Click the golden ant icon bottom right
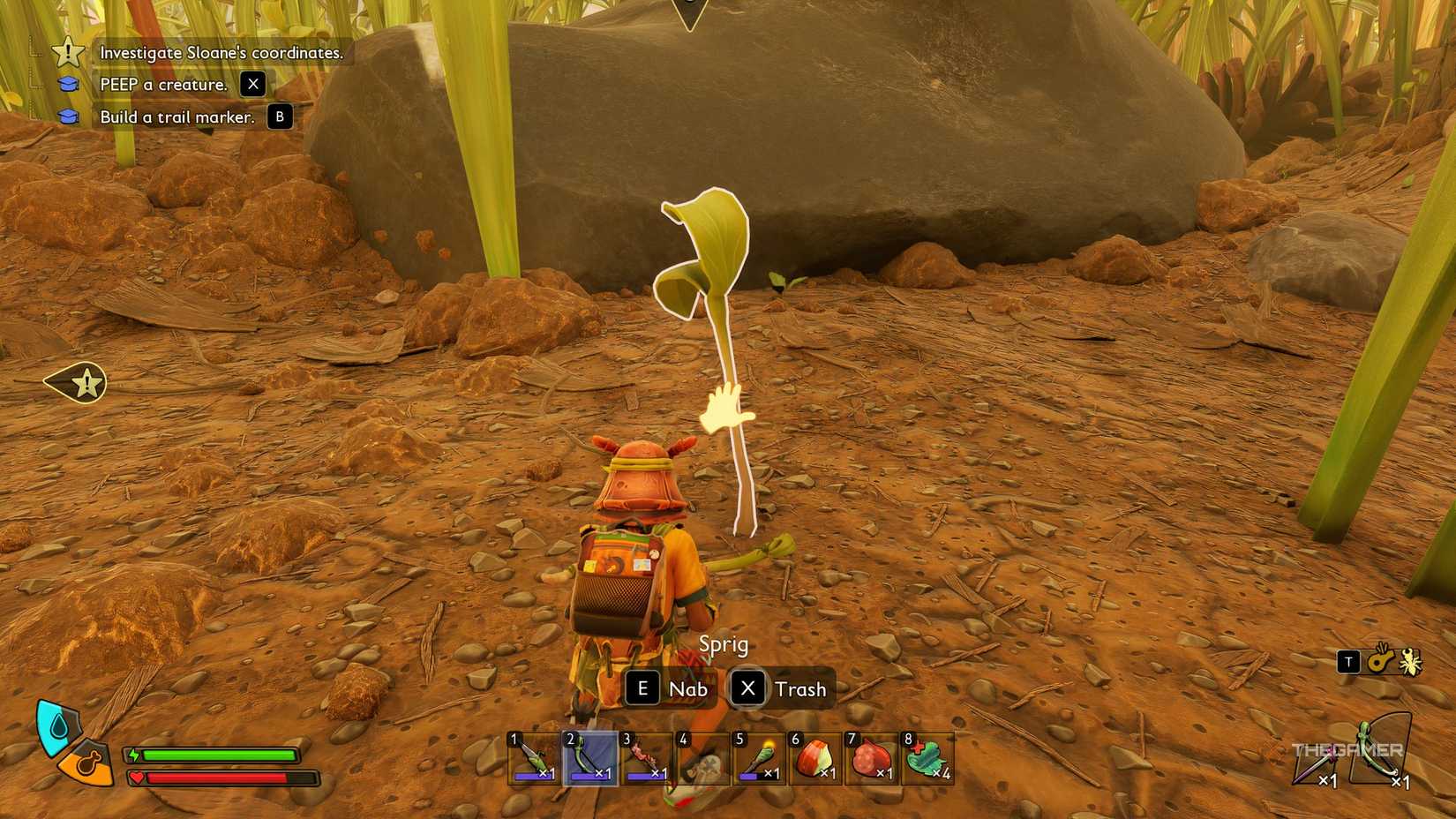The image size is (1456, 819). [1409, 661]
